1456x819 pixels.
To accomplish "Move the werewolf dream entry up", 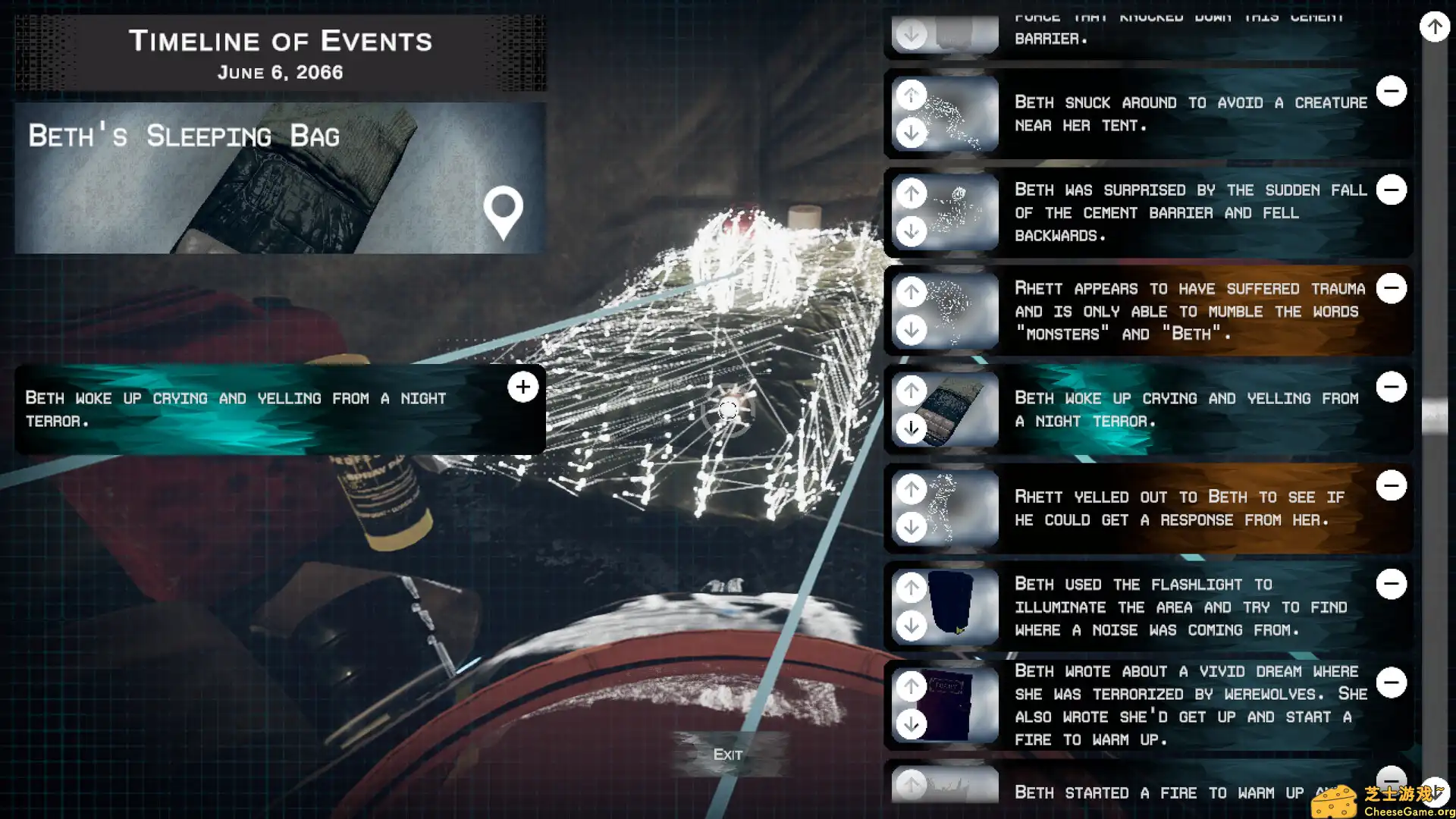I will 912,686.
